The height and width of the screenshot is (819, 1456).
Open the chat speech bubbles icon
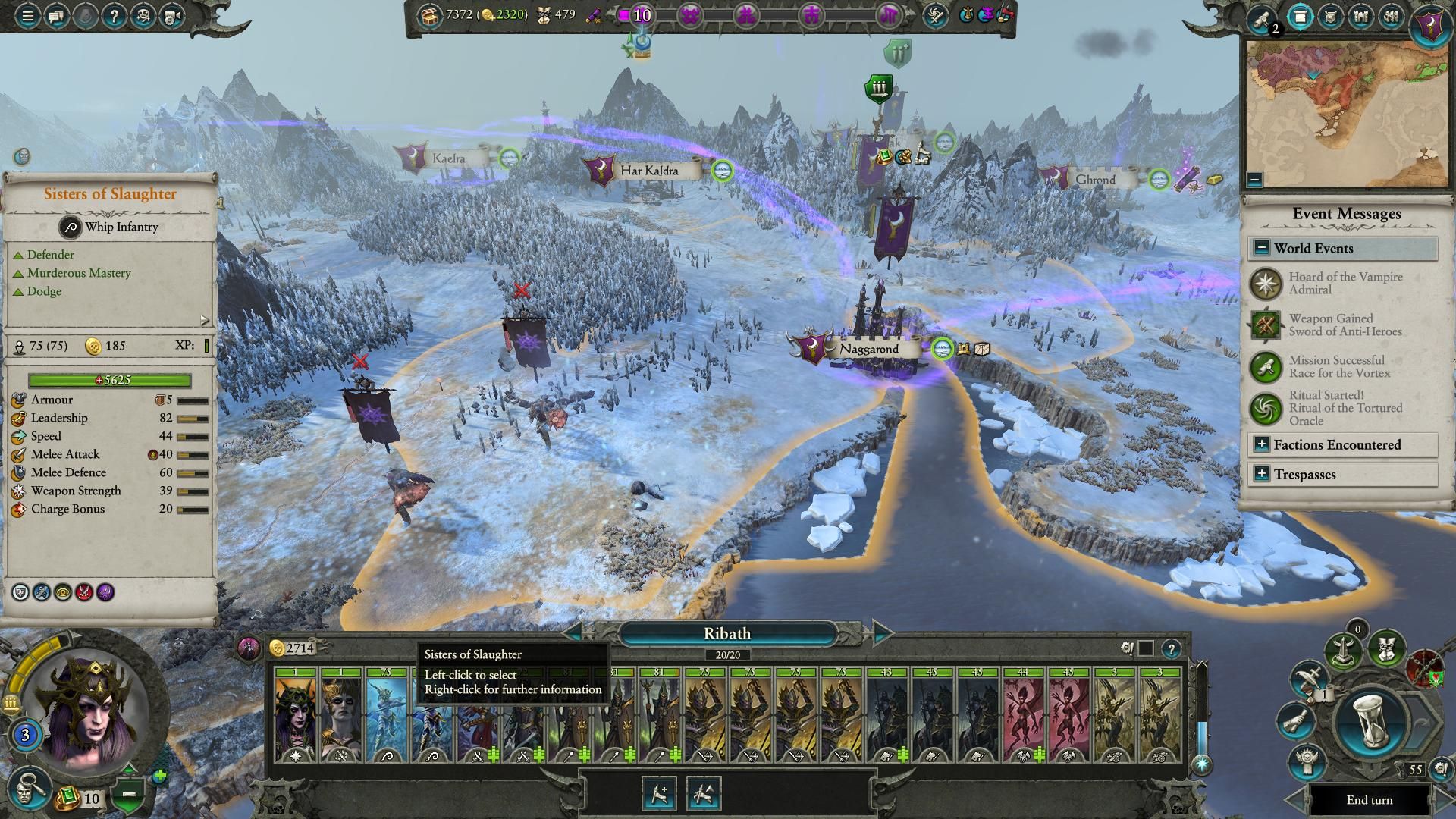click(55, 16)
